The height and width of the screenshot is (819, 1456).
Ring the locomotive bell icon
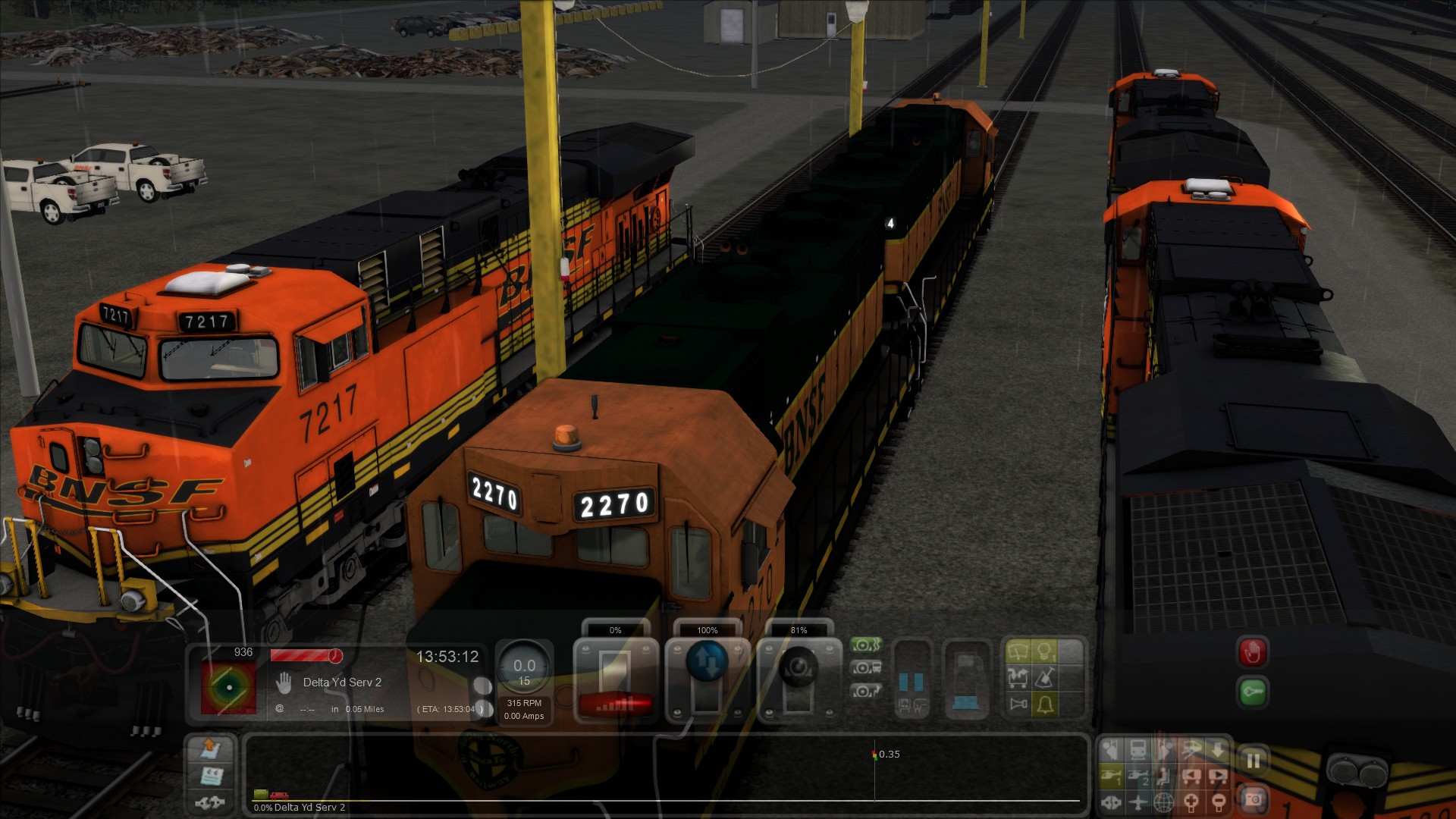[x=1045, y=704]
